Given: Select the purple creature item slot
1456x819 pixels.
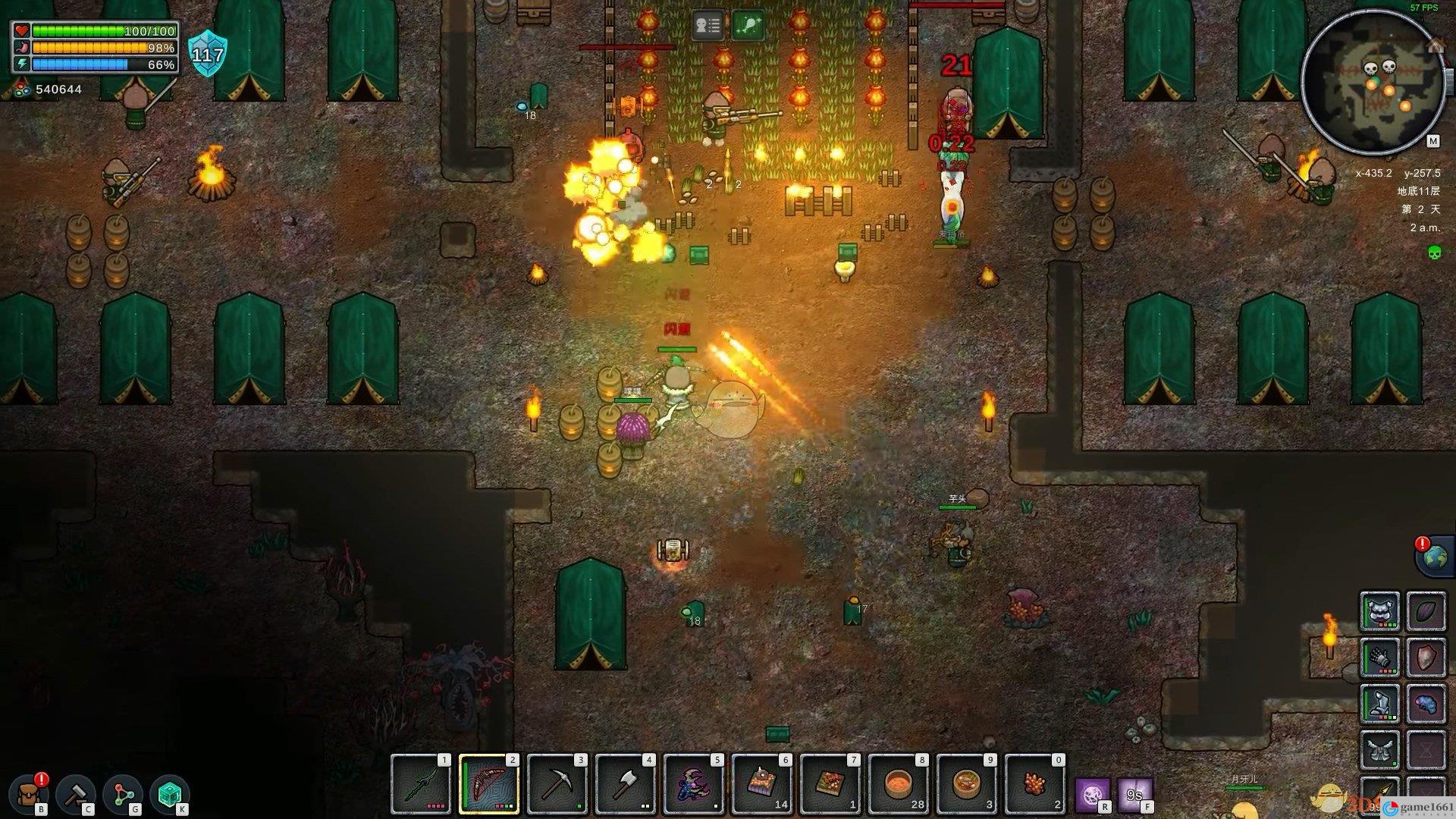Looking at the screenshot, I should click(x=694, y=783).
